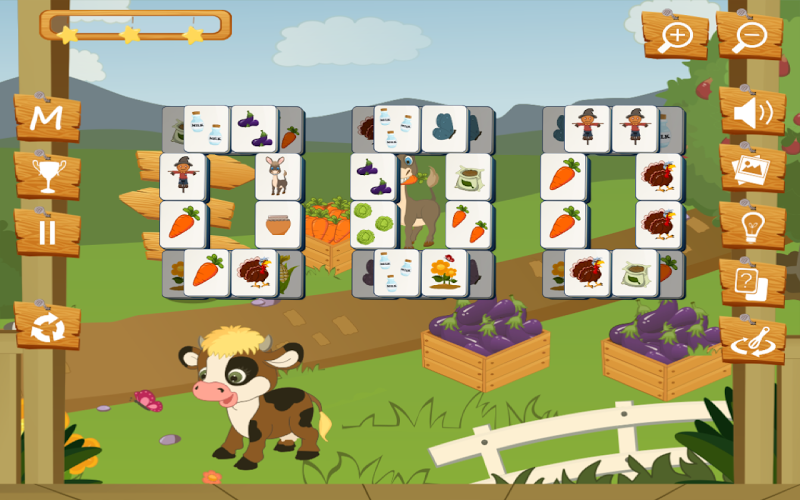
Task: Toggle sound with the speaker button
Action: pyautogui.click(x=751, y=113)
